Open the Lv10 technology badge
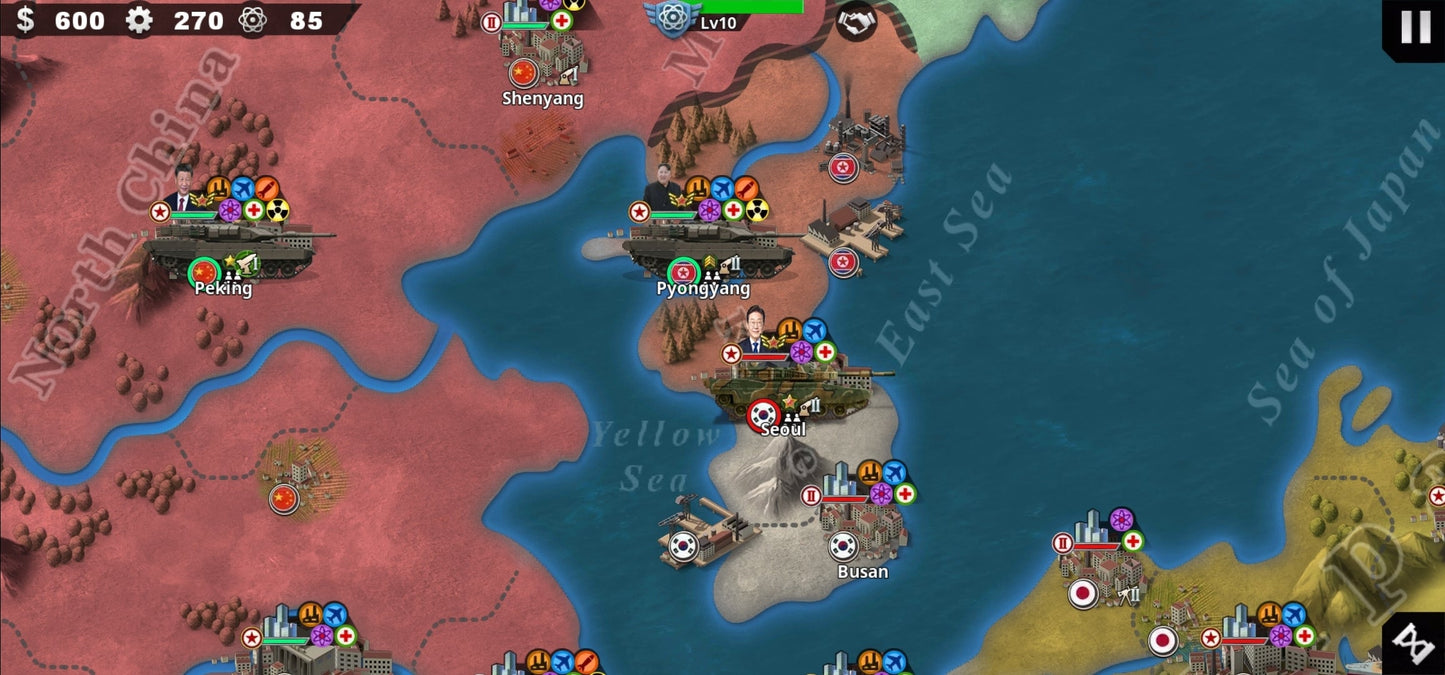This screenshot has width=1445, height=675. (x=668, y=18)
